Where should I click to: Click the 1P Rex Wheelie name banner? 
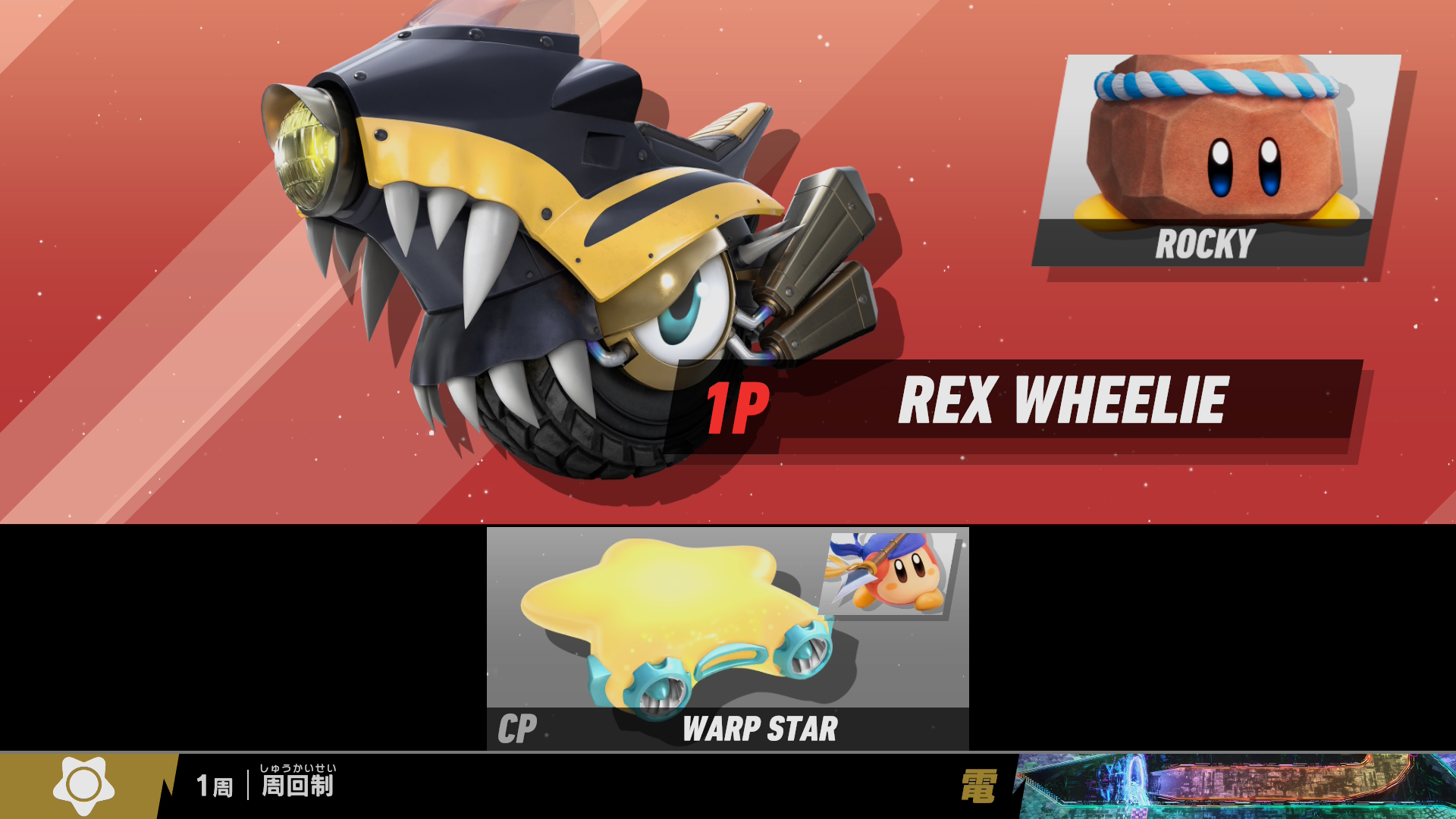1016,402
